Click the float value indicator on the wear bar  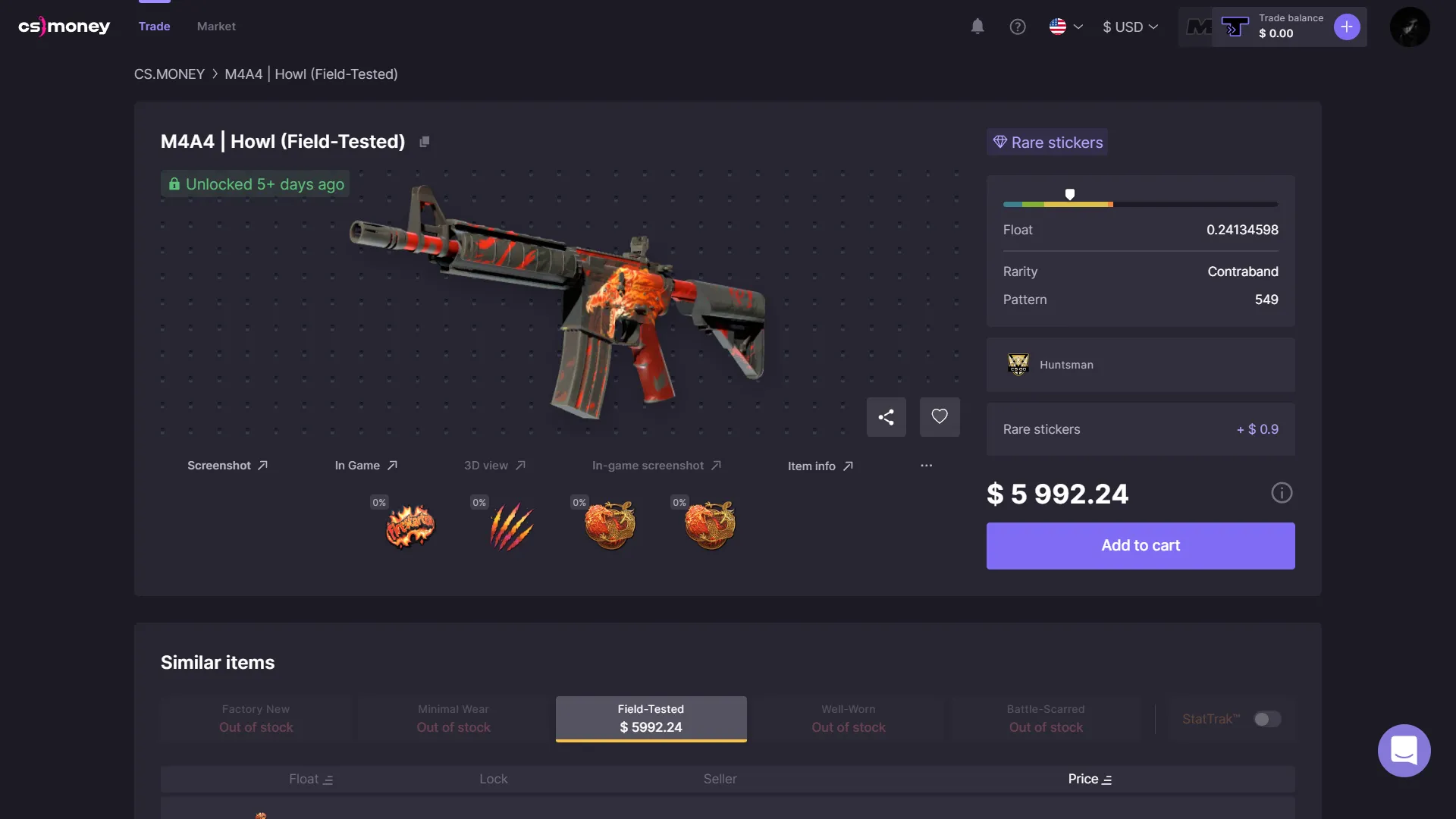tap(1070, 194)
